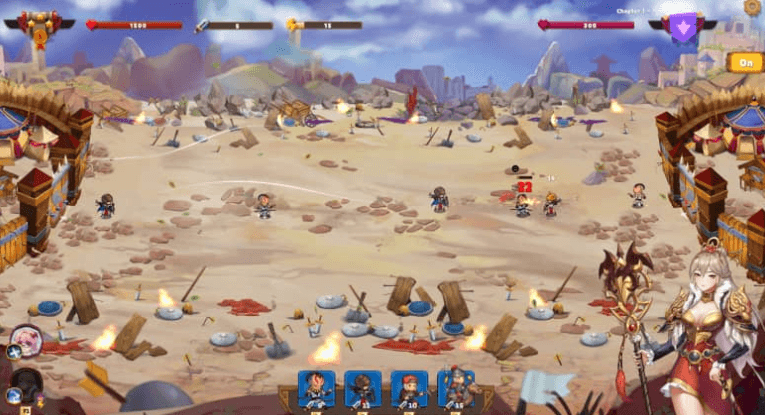This screenshot has height=415, width=765.
Task: Deploy the armored general unit card costing 15
Action: click(x=455, y=390)
